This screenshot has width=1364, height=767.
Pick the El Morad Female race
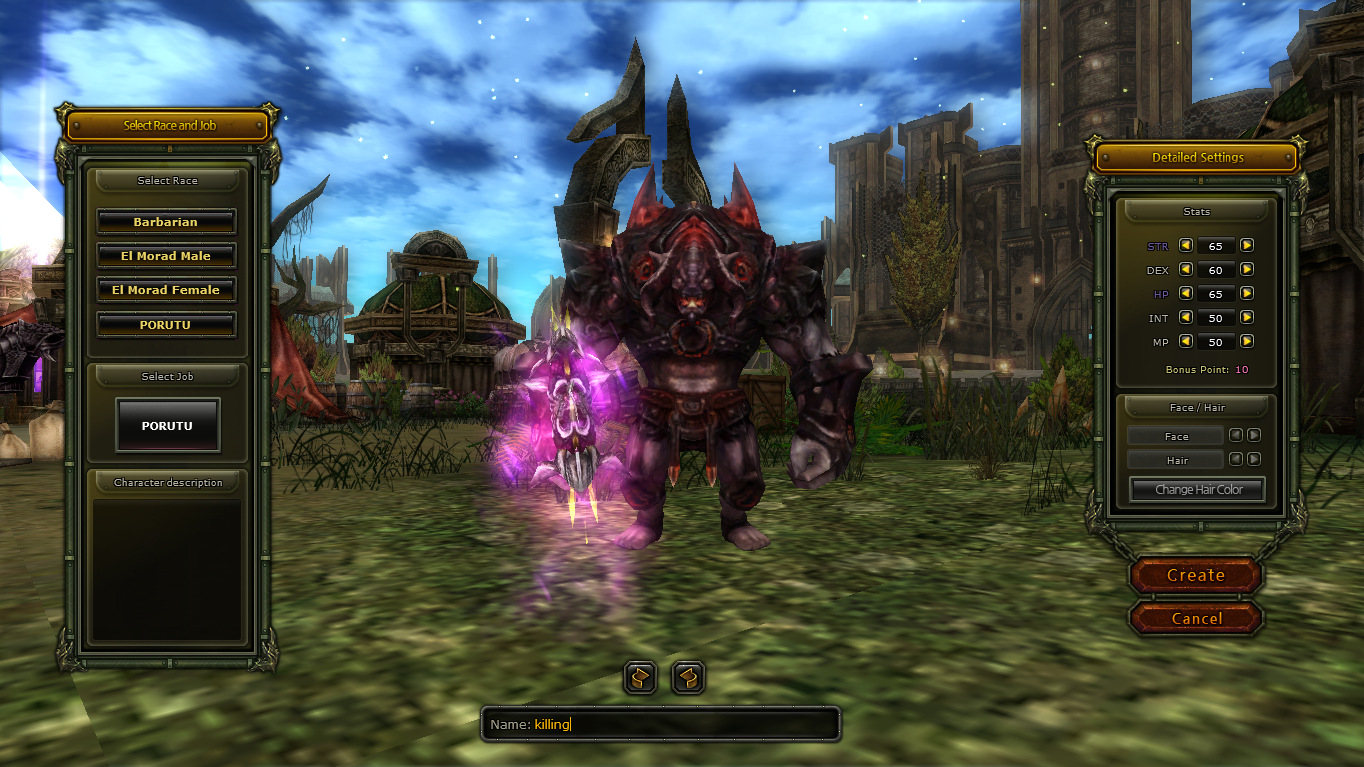pyautogui.click(x=166, y=290)
